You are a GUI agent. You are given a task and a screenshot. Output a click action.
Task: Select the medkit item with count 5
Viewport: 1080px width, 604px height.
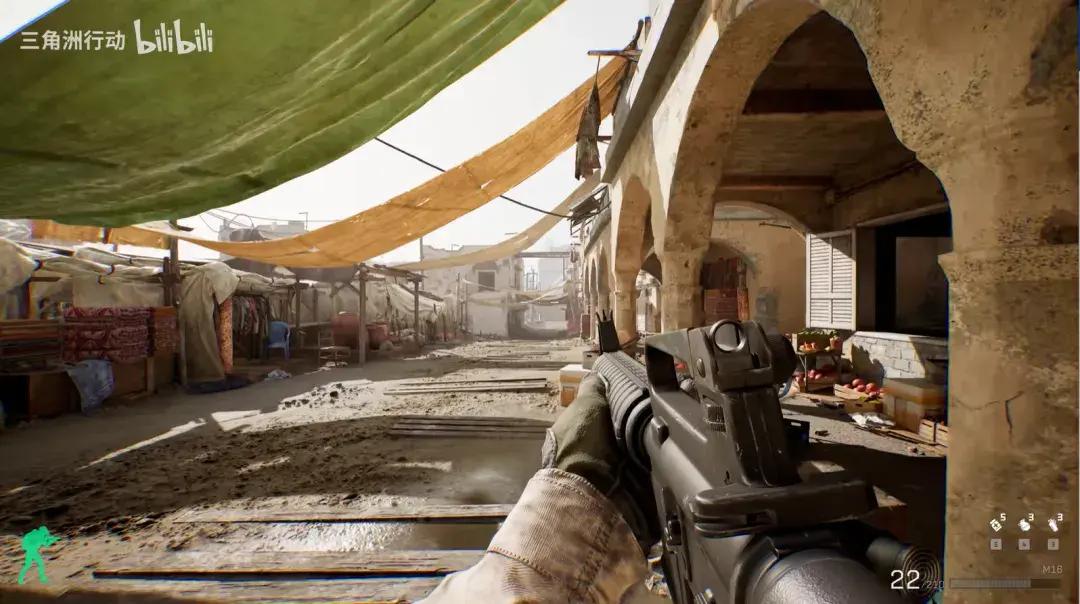click(997, 523)
